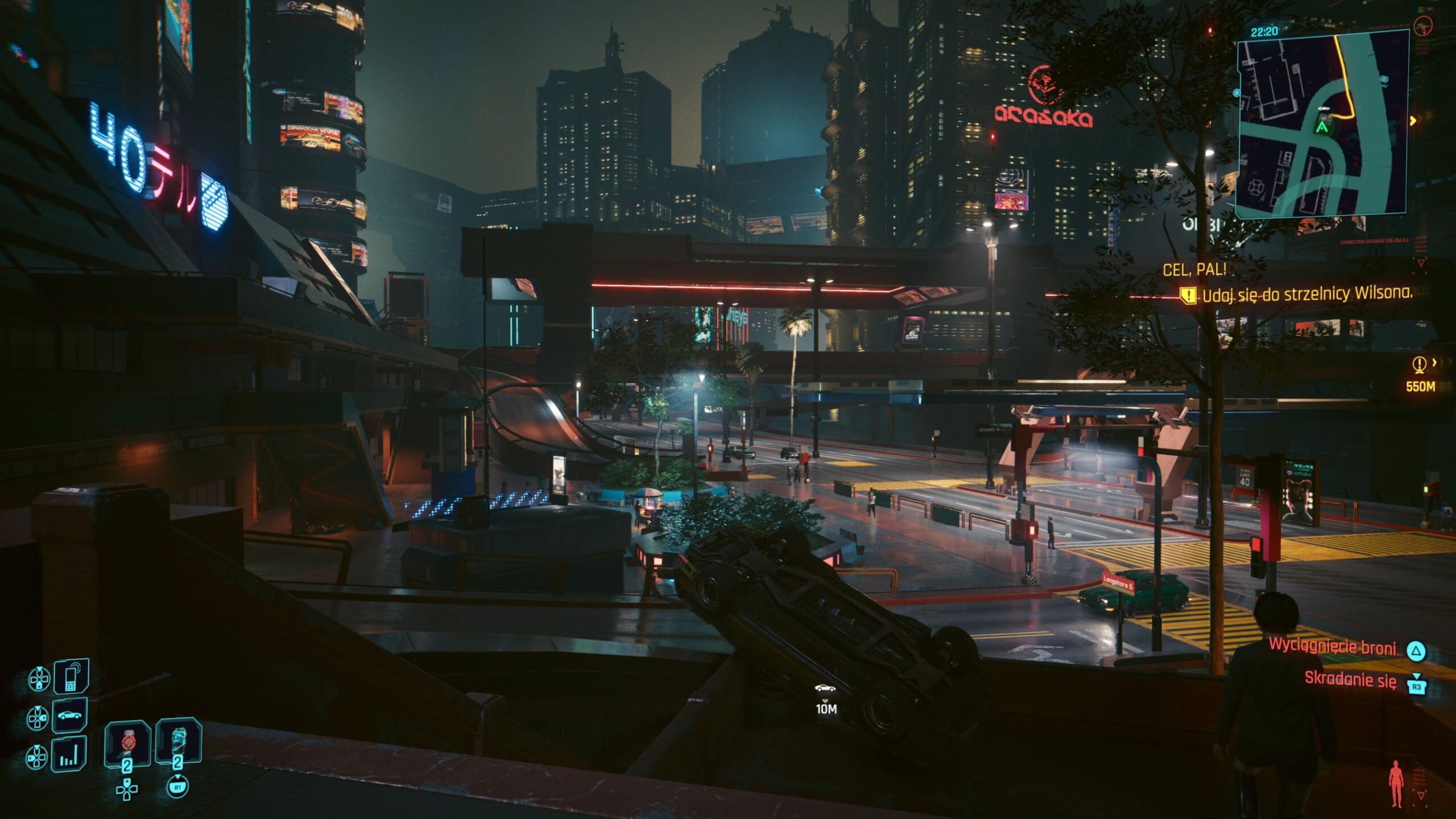Screen dimensions: 1456x819
Task: Open the minimap
Action: (x=1322, y=125)
